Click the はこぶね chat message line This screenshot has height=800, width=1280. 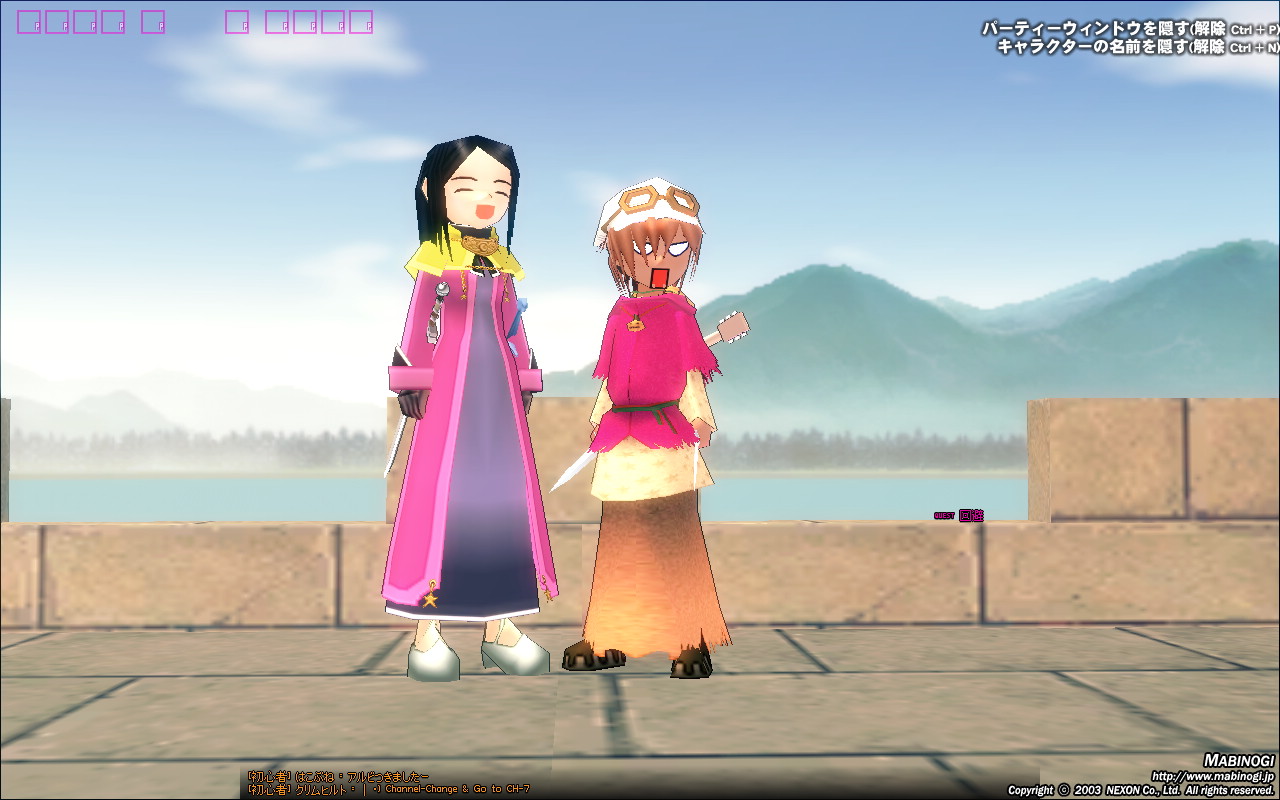coord(338,776)
